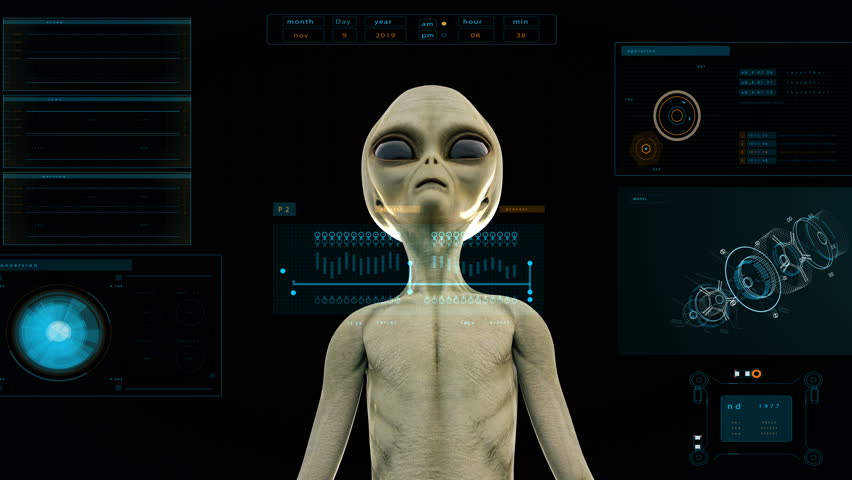This screenshot has width=852, height=480.
Task: Open the operation panel header
Action: (675, 51)
